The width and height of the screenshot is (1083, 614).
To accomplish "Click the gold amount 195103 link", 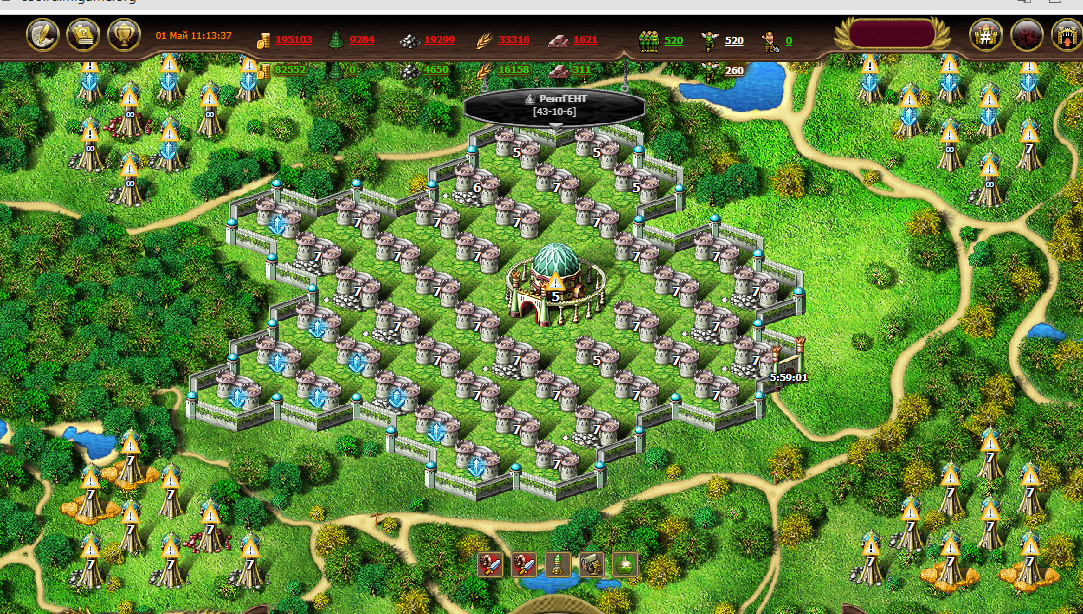I will tap(294, 40).
